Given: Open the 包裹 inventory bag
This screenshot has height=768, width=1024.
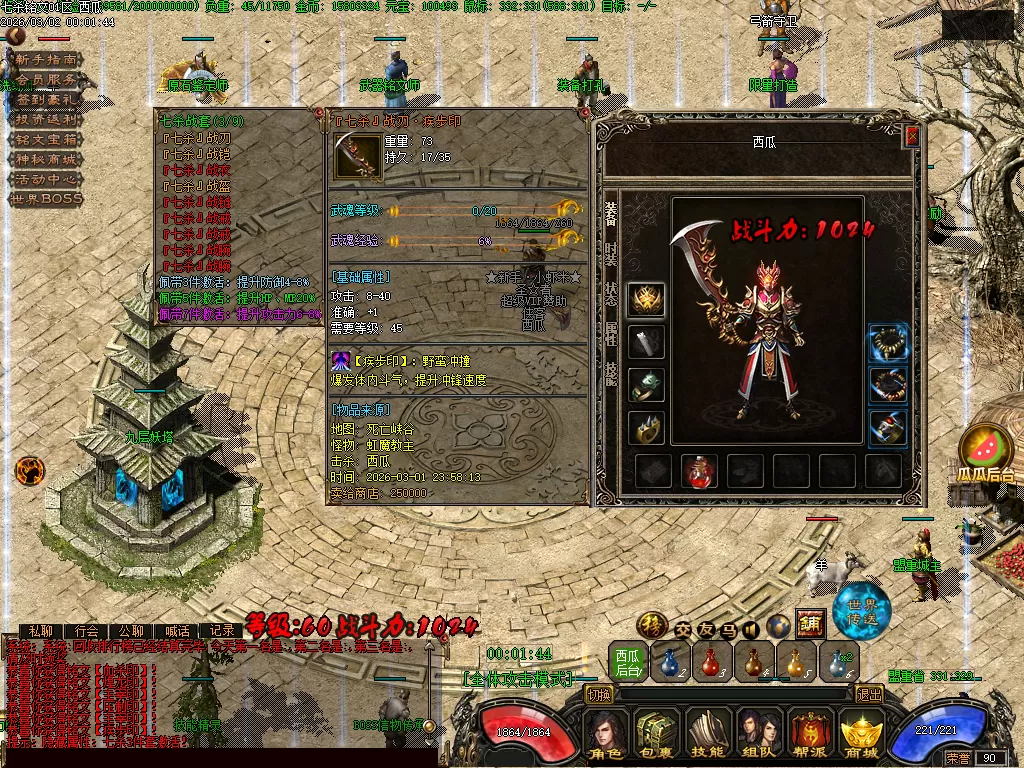Looking at the screenshot, I should [x=658, y=737].
